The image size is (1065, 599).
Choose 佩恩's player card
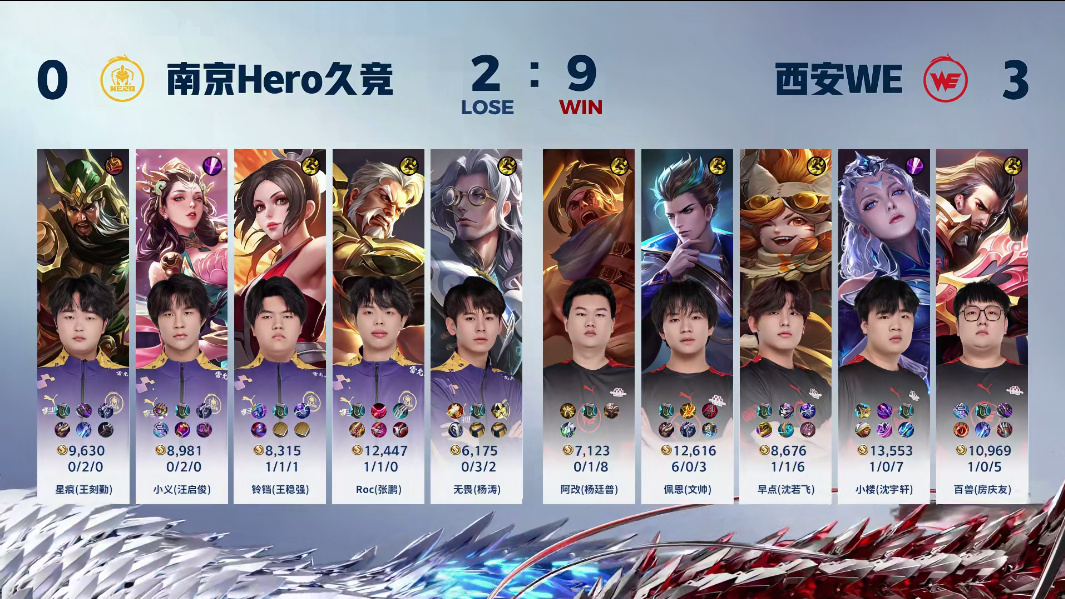pos(687,326)
